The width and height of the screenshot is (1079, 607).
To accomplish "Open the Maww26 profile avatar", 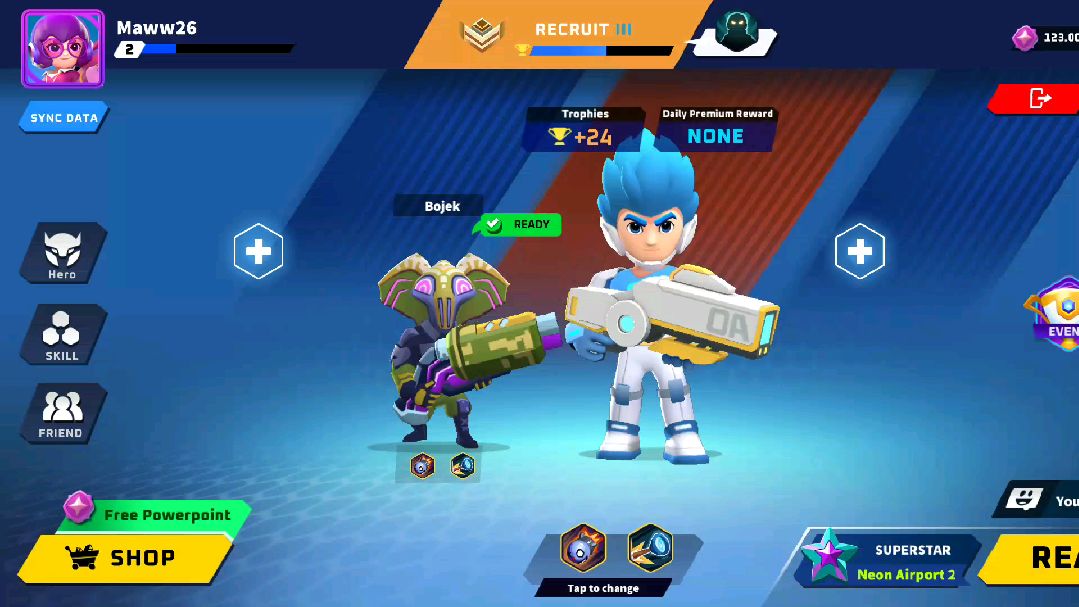I will pos(62,49).
